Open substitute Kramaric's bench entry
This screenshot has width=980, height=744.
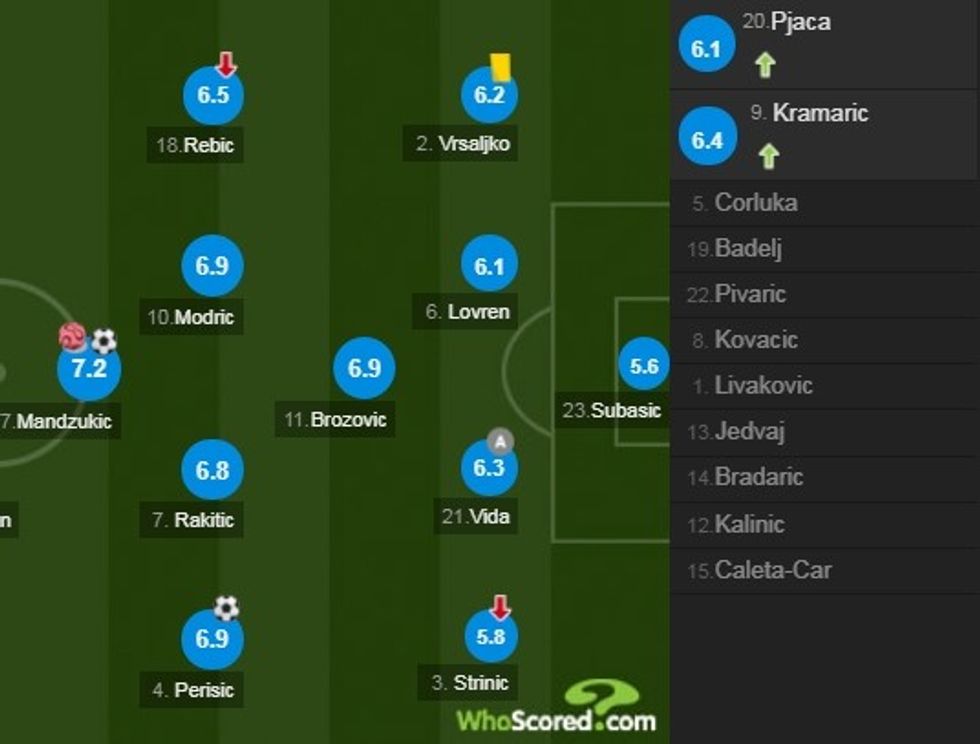(820, 113)
